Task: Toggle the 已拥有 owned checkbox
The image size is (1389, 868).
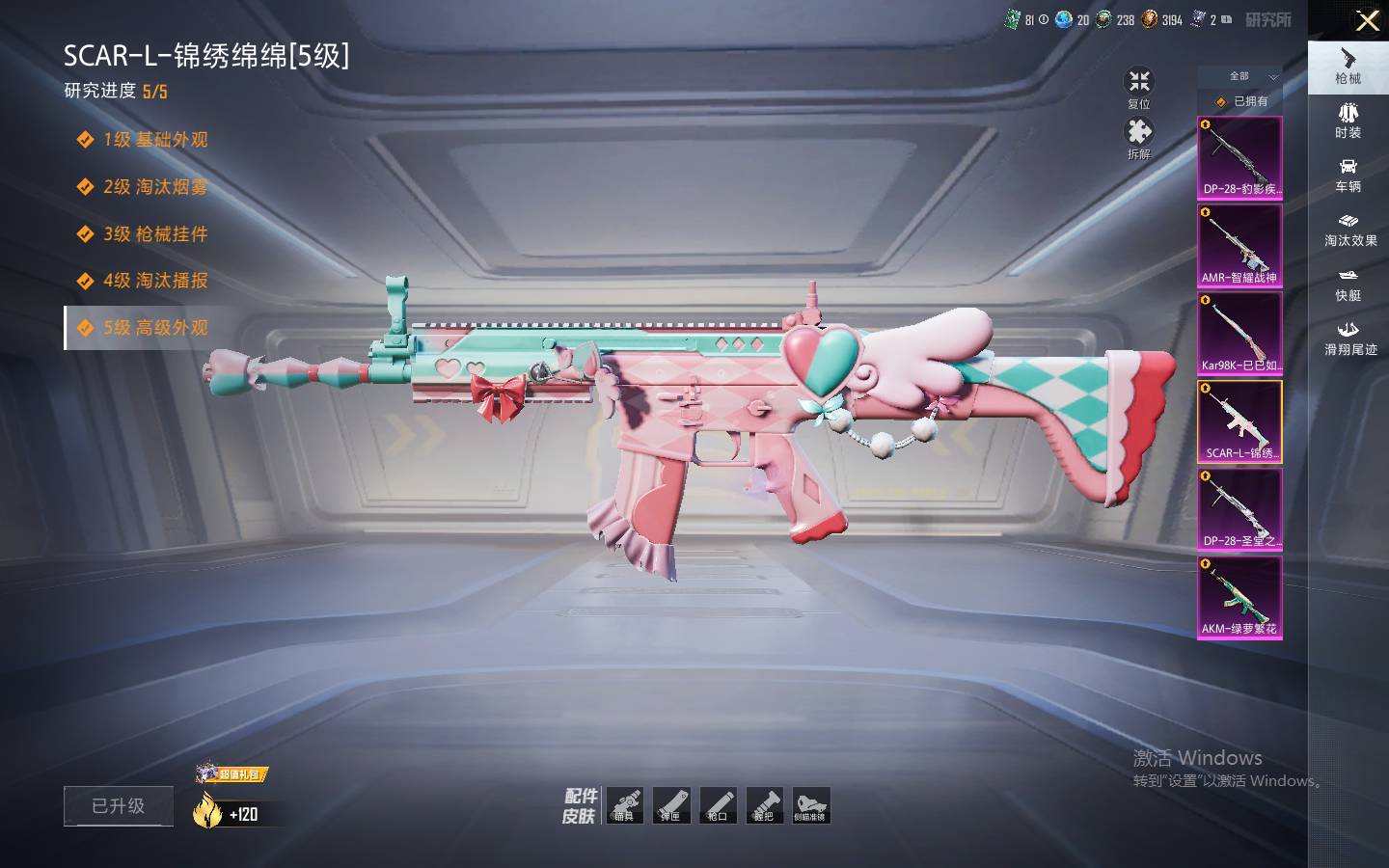Action: (x=1223, y=101)
